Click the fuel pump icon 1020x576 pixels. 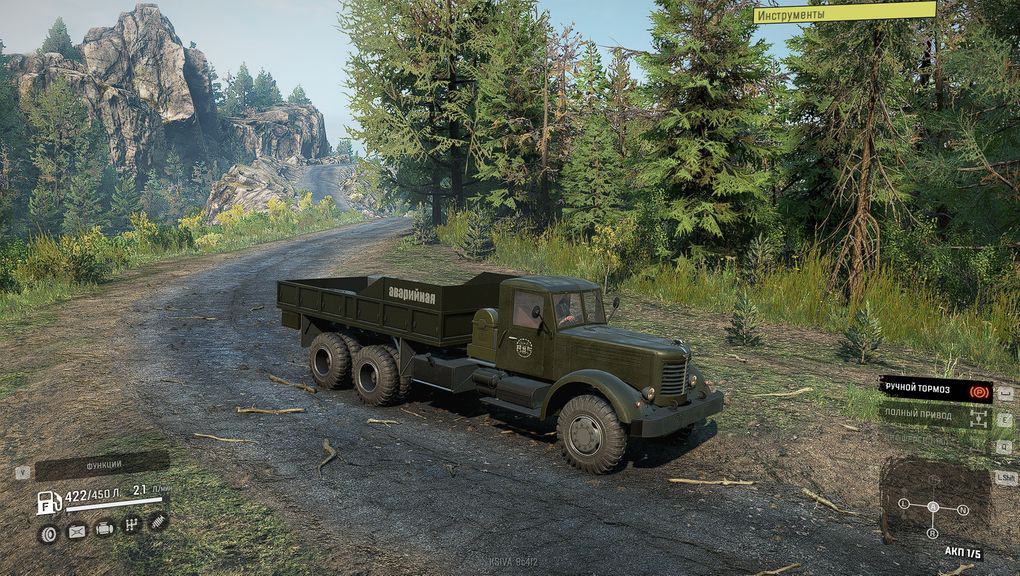coord(49,503)
